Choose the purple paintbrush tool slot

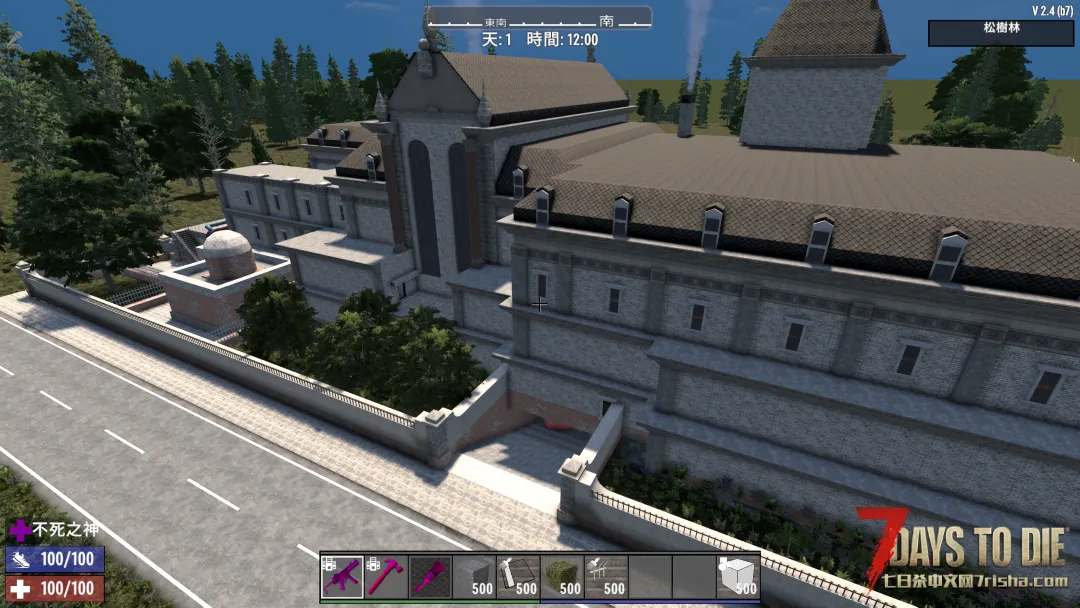pyautogui.click(x=430, y=577)
